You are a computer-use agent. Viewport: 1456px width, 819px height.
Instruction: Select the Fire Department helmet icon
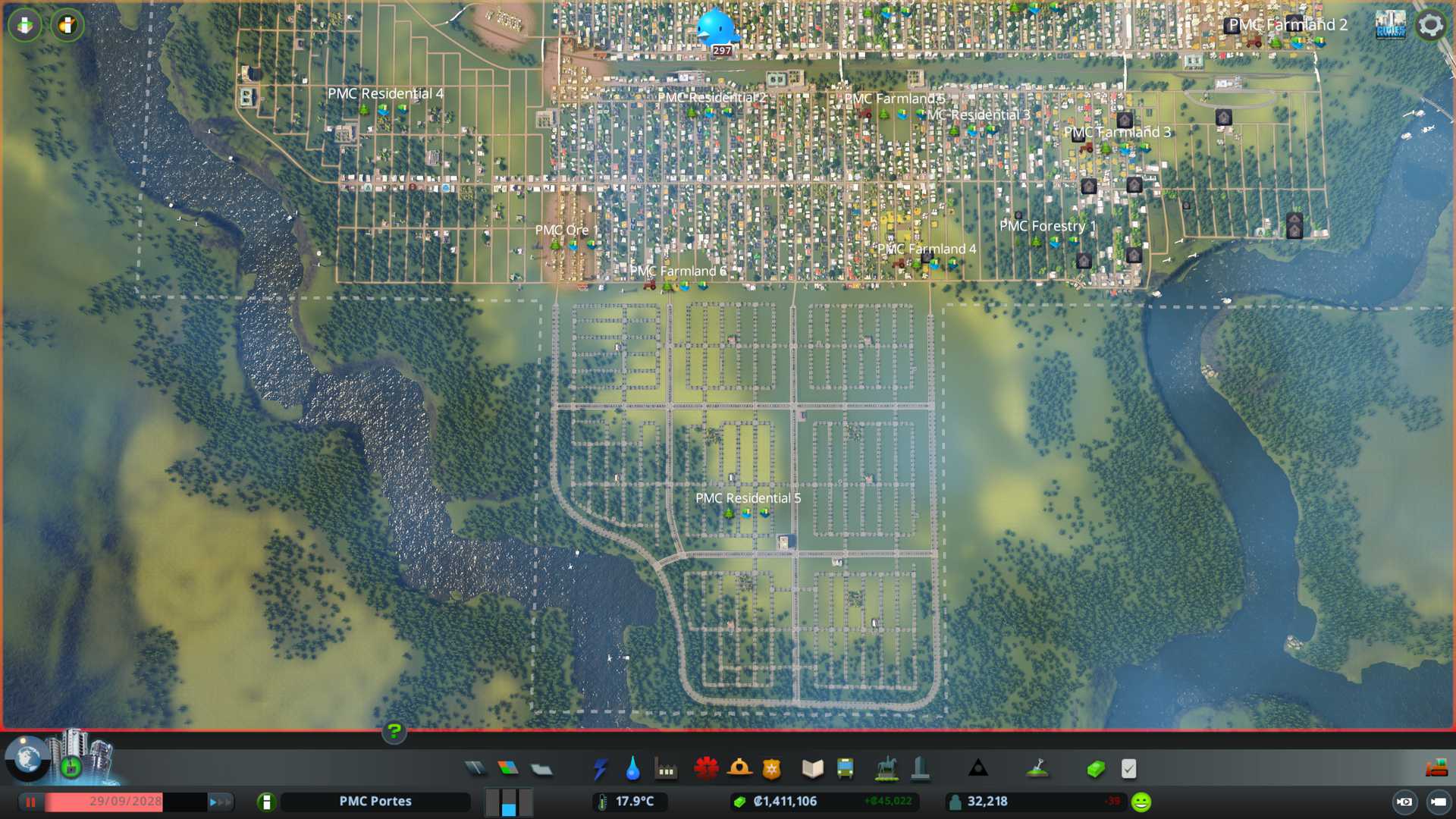pyautogui.click(x=739, y=769)
